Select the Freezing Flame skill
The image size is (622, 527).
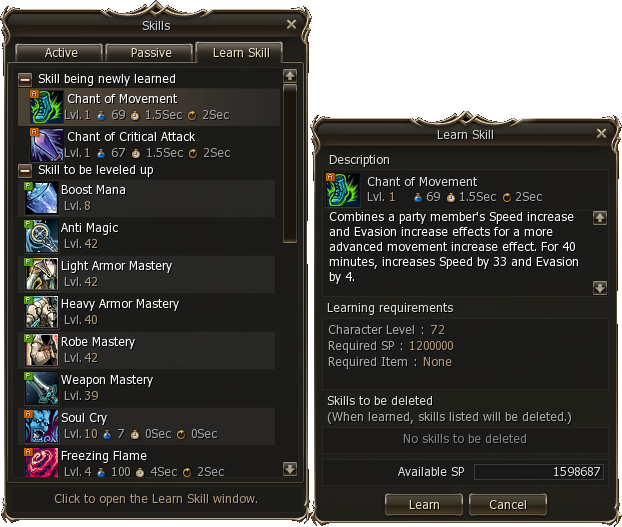[150, 463]
